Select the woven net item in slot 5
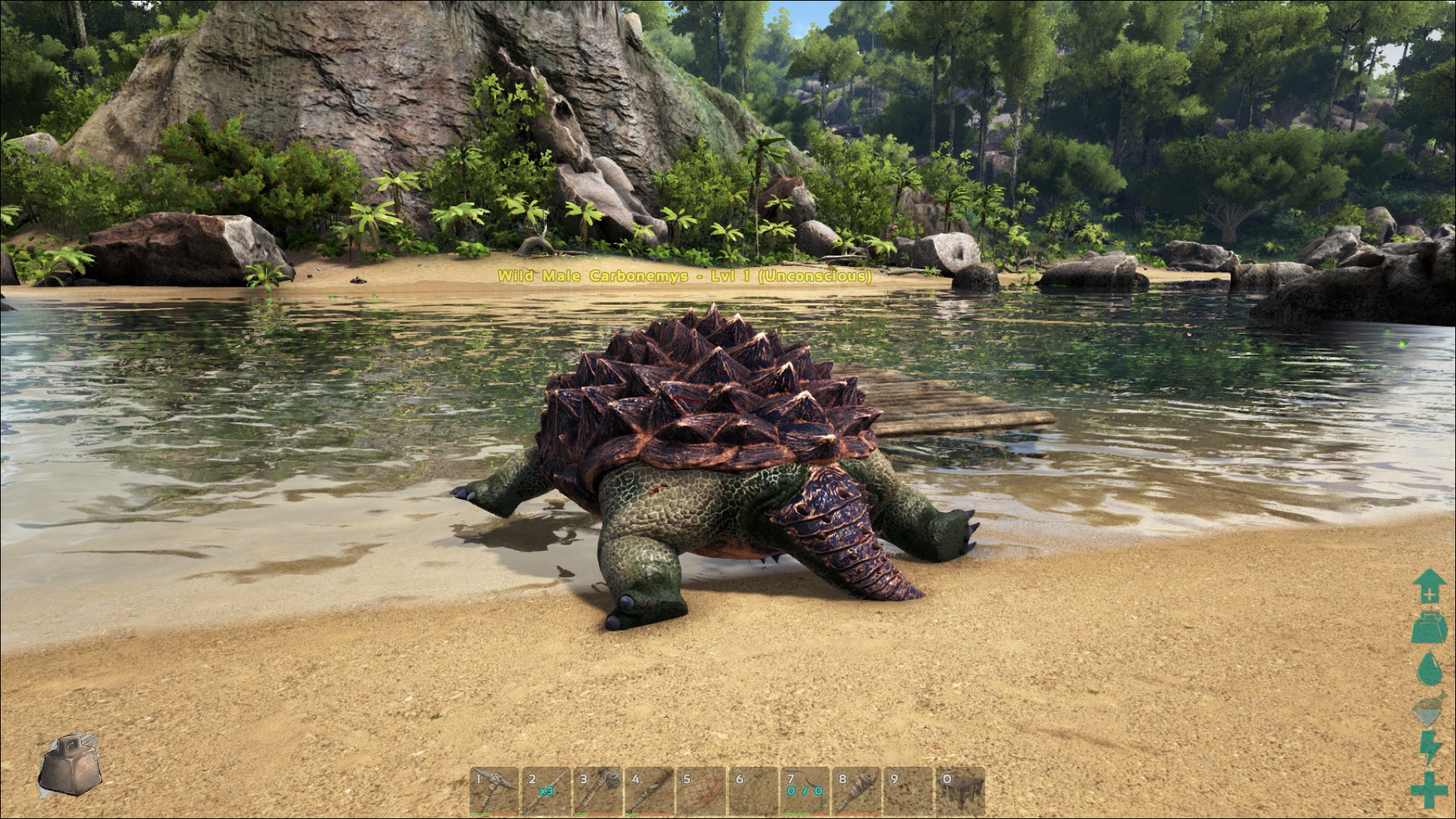The width and height of the screenshot is (1456, 819). click(x=701, y=792)
